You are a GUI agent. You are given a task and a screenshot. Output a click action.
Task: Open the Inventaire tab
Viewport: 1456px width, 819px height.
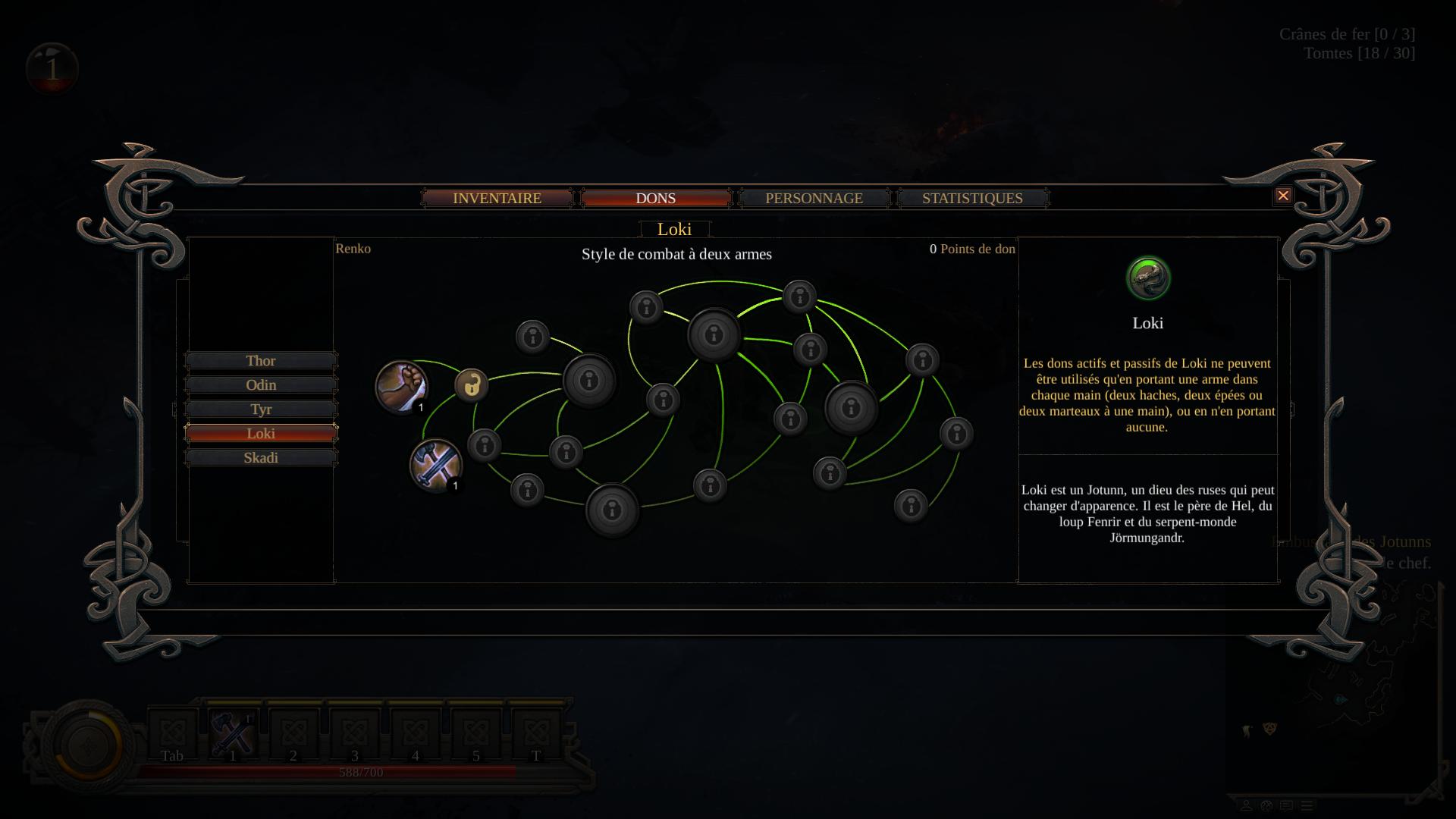[x=497, y=198]
